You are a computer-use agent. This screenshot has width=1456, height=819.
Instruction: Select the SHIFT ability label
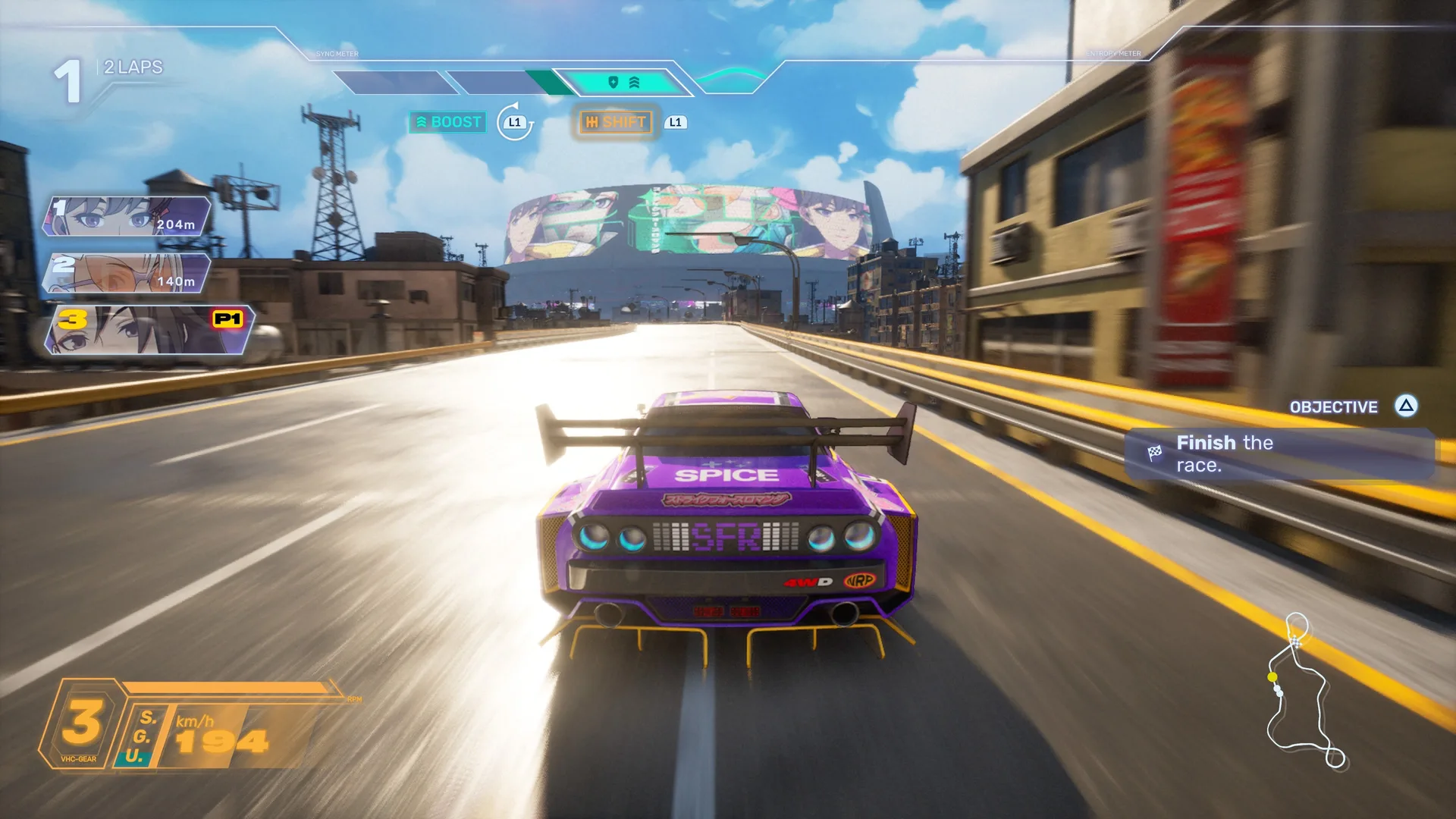[615, 122]
